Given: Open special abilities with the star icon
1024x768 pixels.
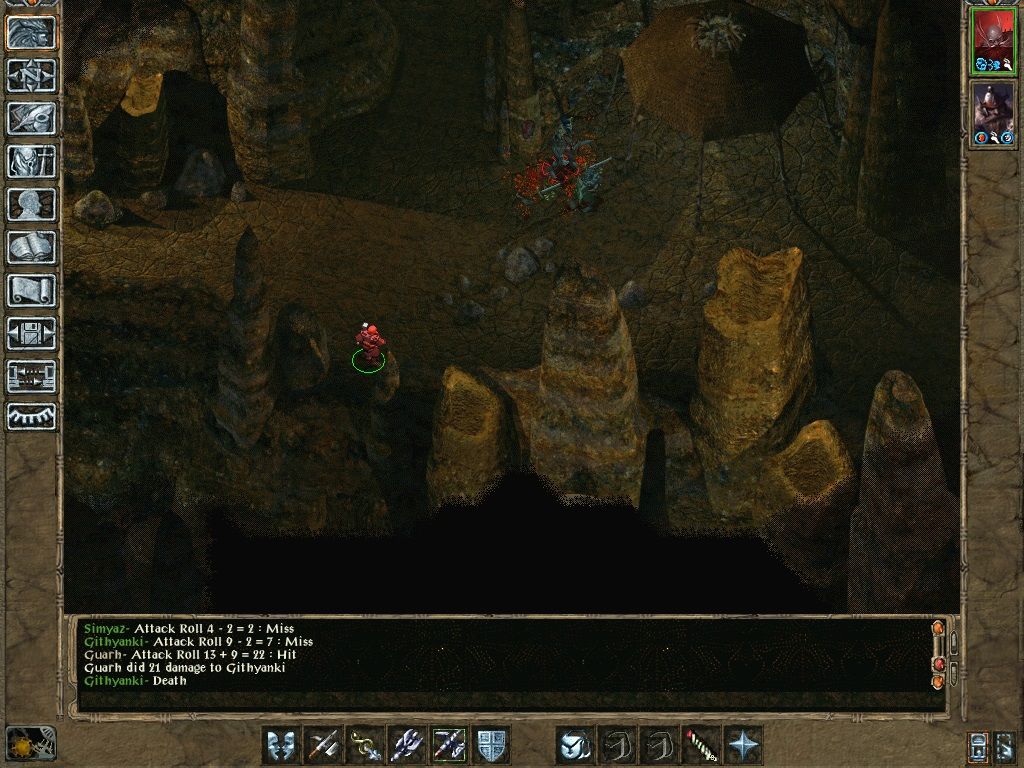Looking at the screenshot, I should click(744, 745).
